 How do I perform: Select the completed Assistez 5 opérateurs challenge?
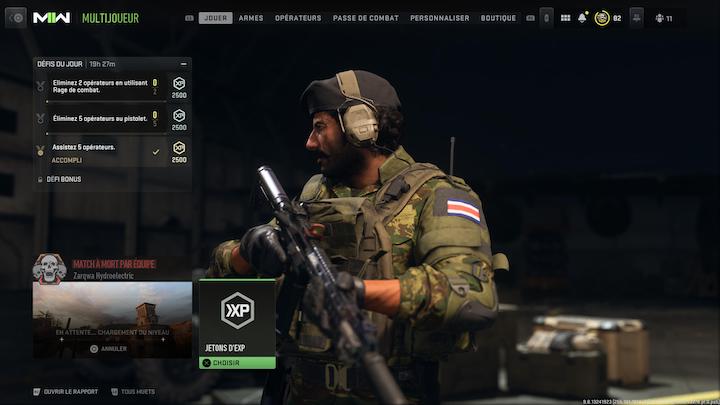pos(100,151)
